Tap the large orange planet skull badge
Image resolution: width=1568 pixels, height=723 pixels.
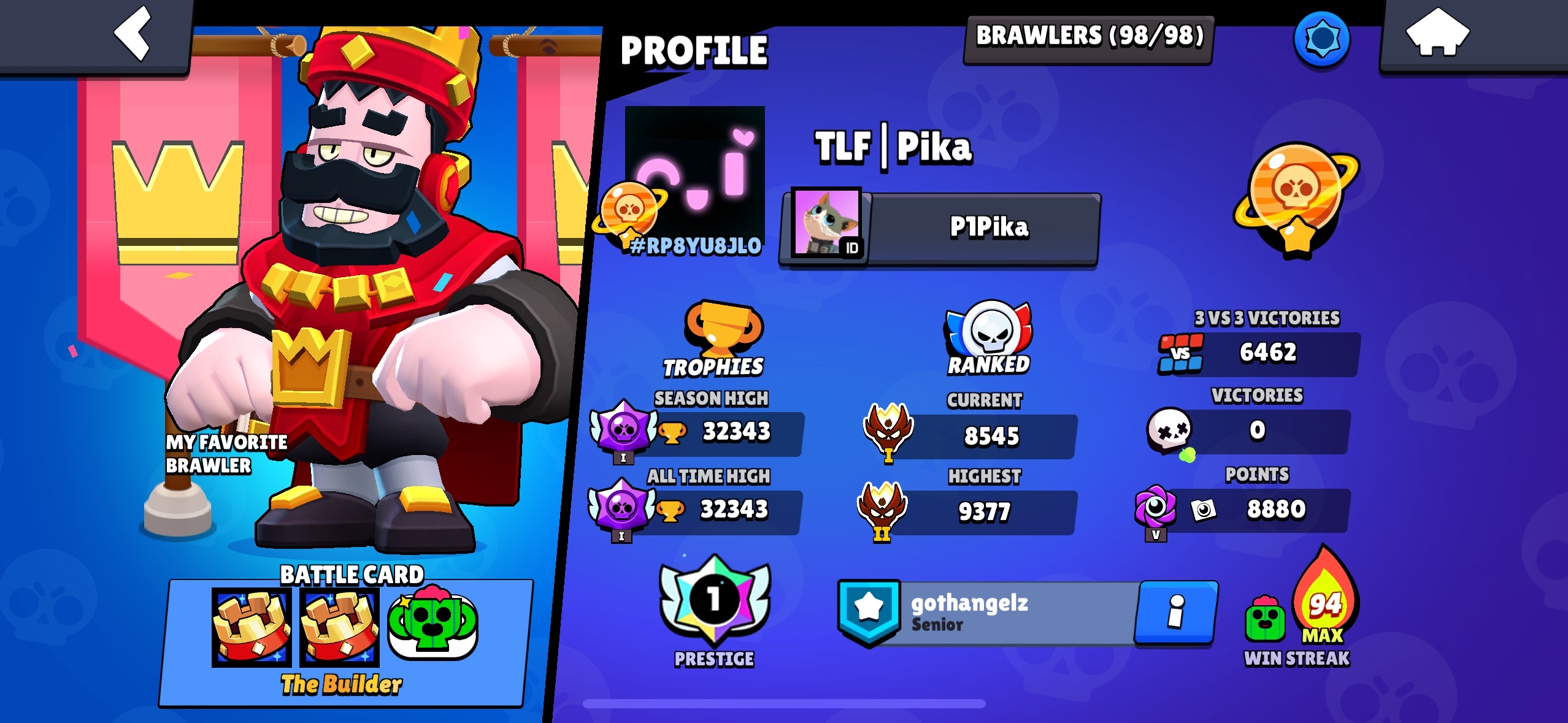[x=1296, y=196]
